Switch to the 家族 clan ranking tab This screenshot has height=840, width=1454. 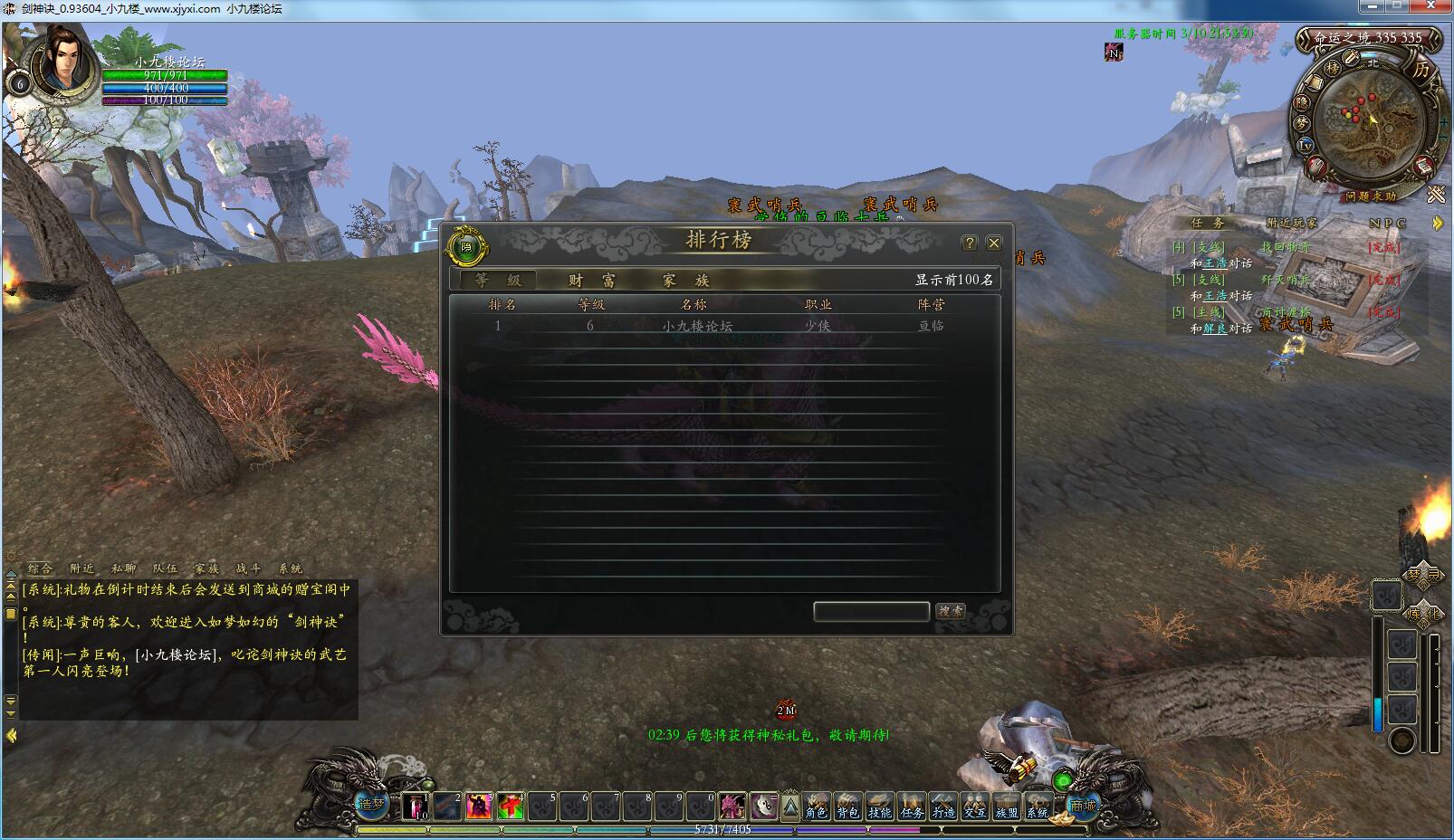point(685,281)
